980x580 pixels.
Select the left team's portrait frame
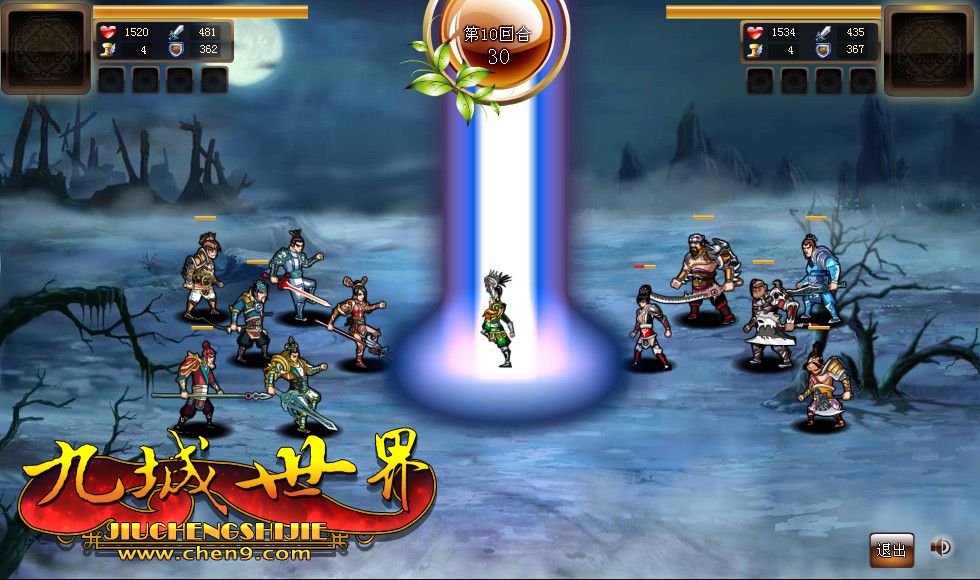(x=46, y=48)
